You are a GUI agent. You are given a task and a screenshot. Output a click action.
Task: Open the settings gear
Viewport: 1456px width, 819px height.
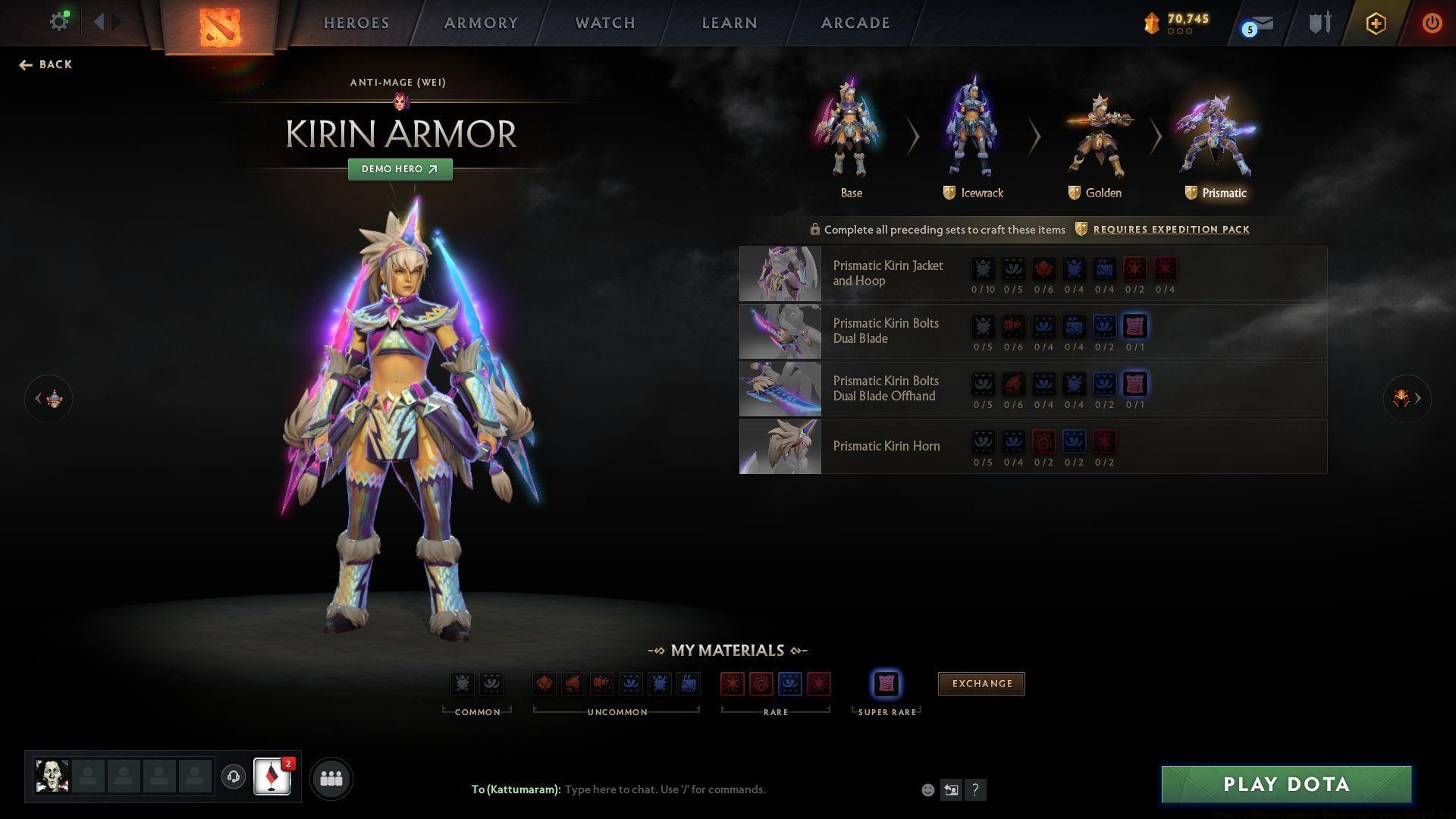click(x=58, y=22)
